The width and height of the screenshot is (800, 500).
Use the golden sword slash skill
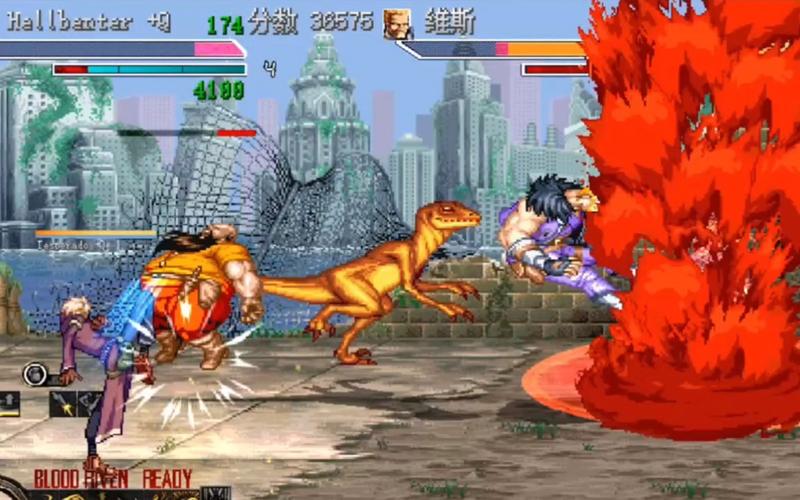click(x=62, y=403)
